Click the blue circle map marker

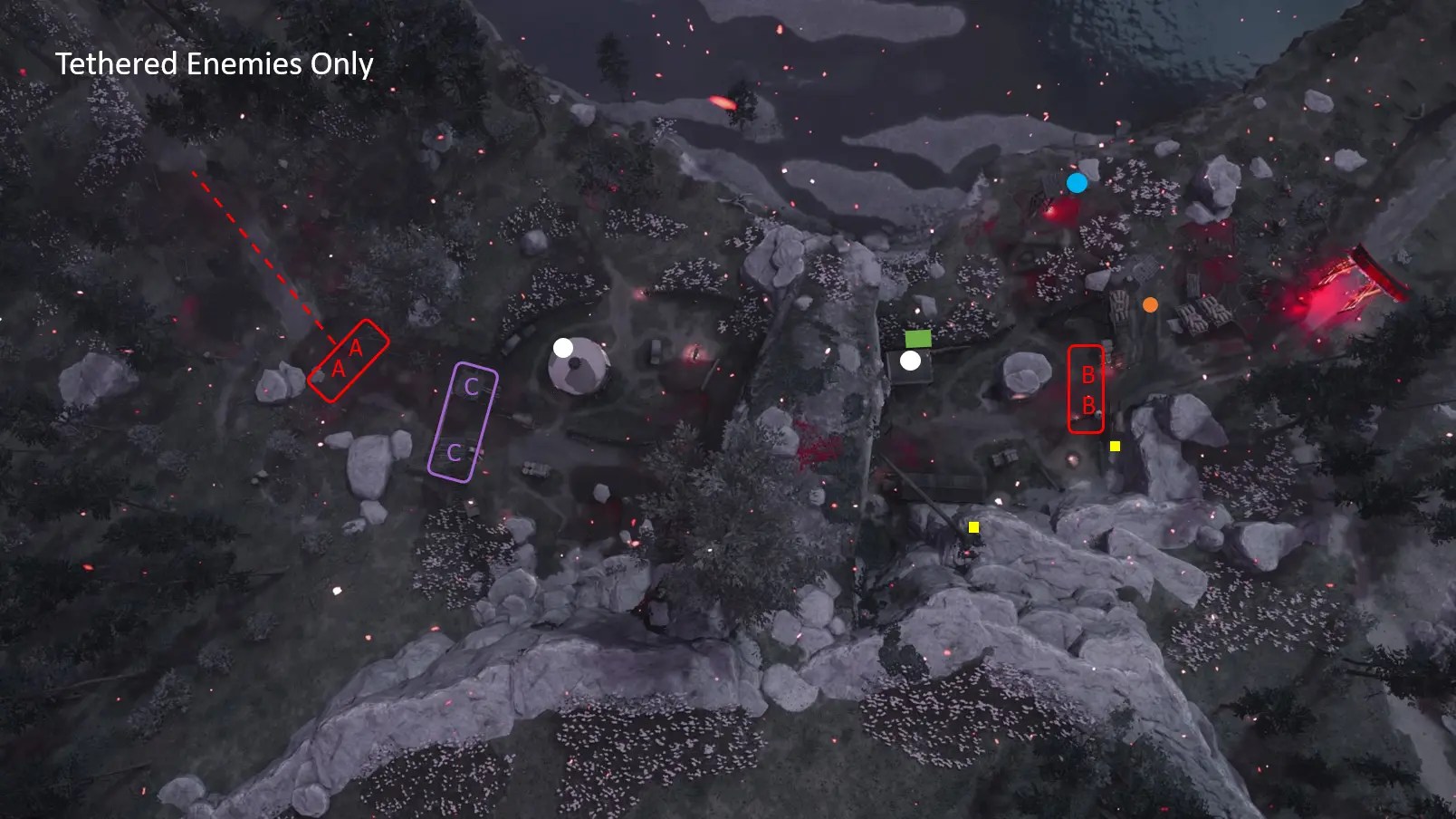(x=1077, y=183)
